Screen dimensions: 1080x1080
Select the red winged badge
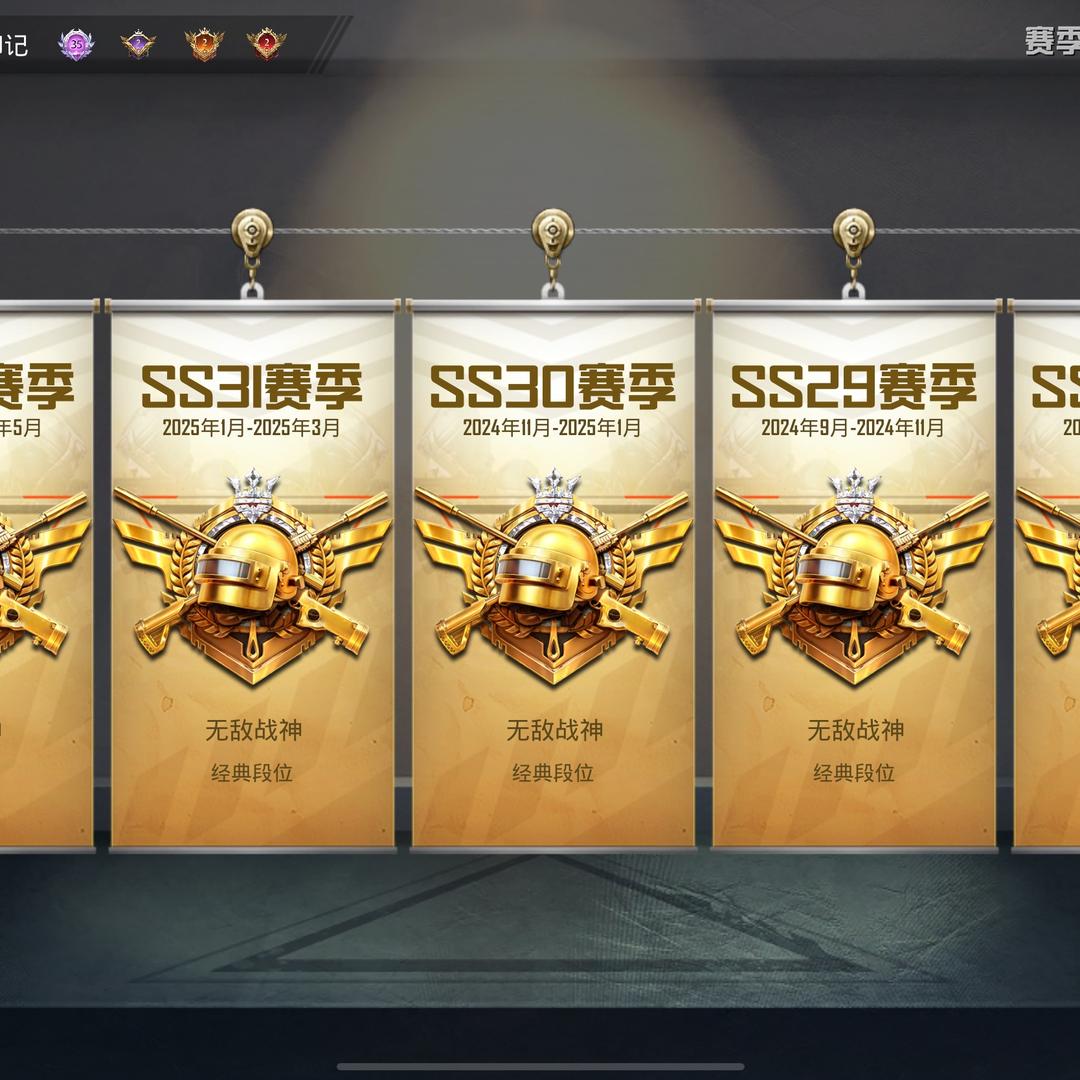(x=267, y=44)
